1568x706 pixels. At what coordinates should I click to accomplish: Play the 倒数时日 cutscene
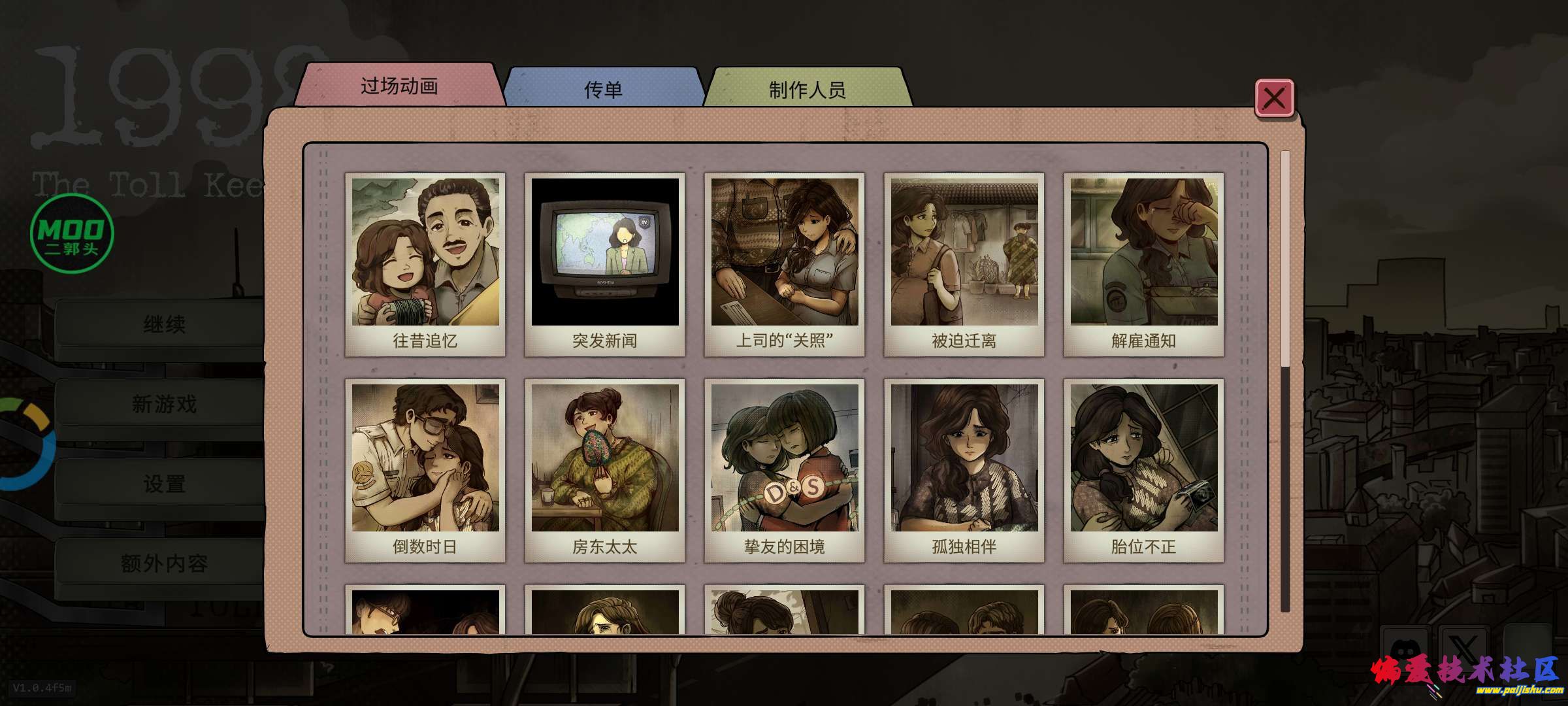425,470
